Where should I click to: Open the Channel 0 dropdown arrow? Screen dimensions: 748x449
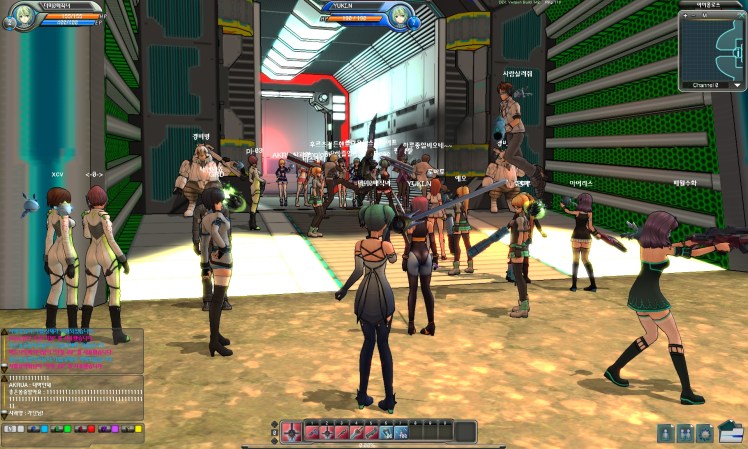click(x=738, y=85)
